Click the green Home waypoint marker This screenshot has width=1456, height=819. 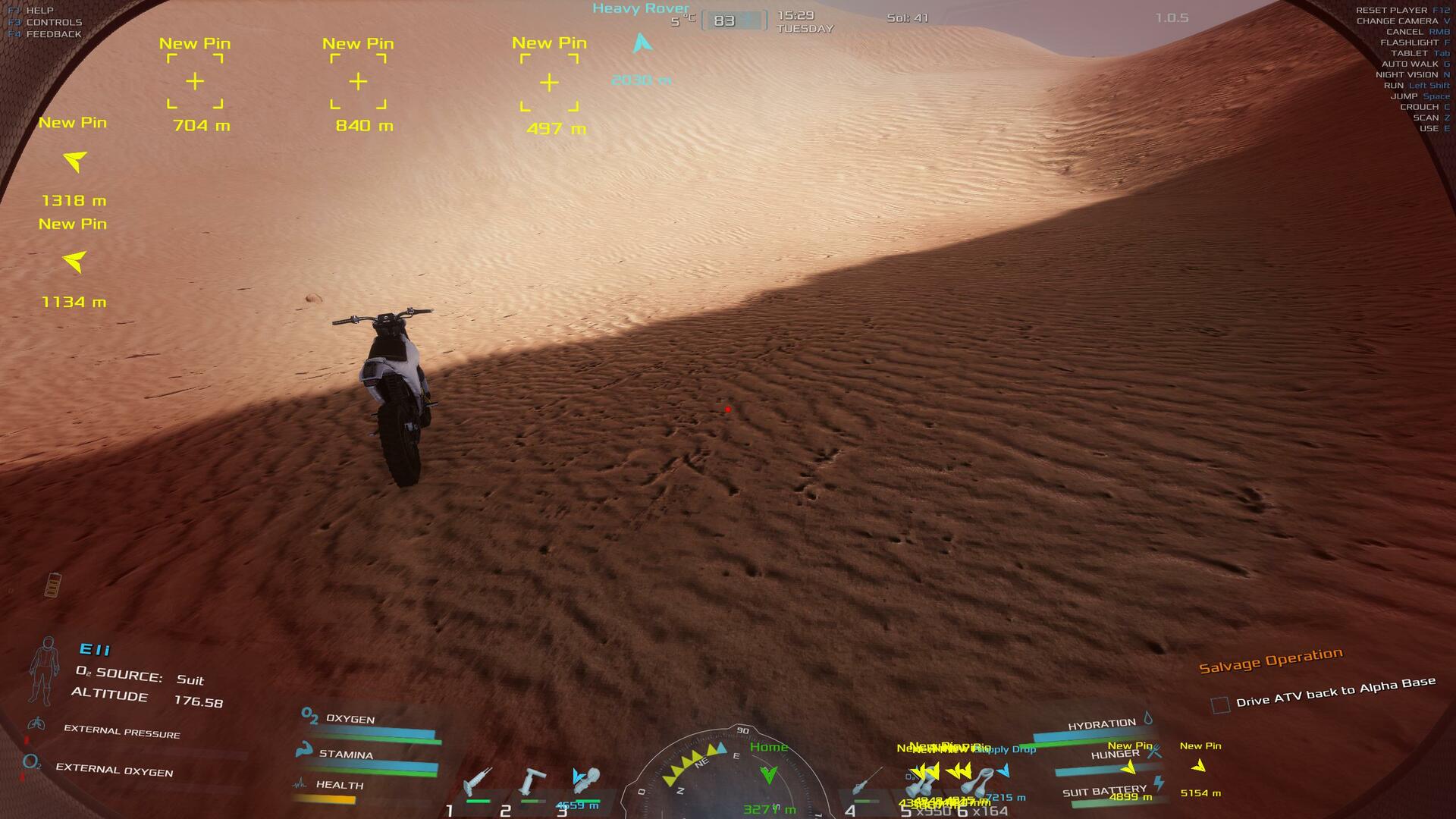[x=768, y=774]
